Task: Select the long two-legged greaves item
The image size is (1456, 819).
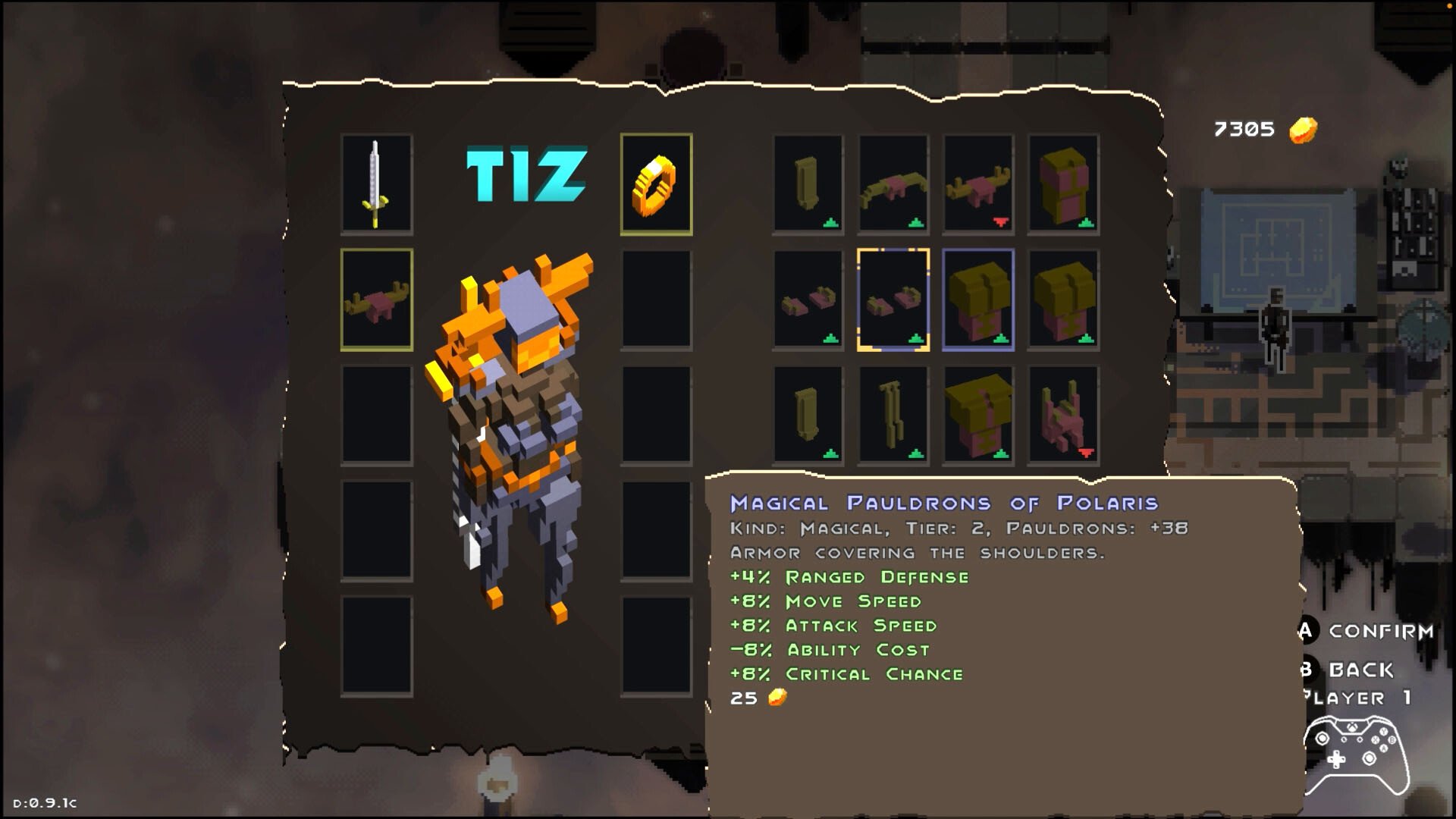Action: click(x=893, y=415)
